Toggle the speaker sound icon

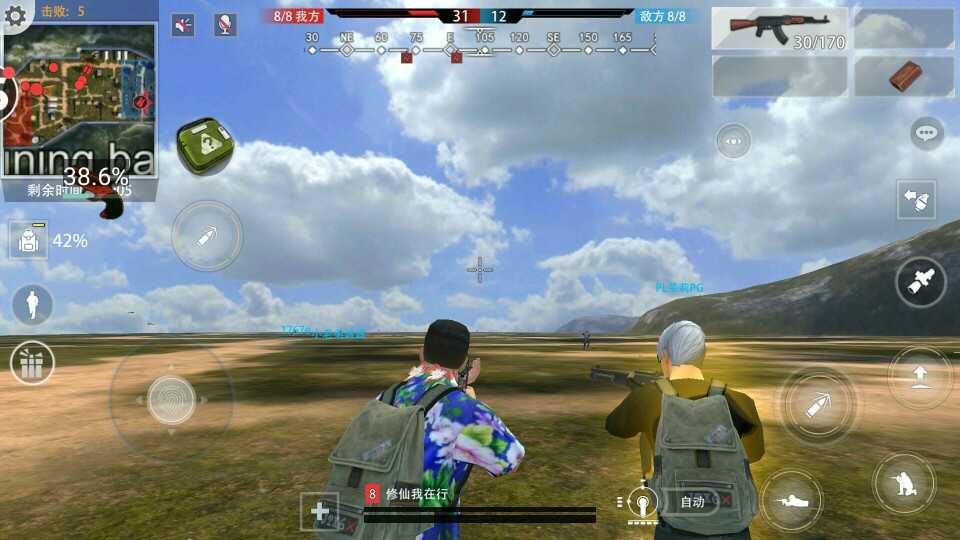(x=183, y=25)
